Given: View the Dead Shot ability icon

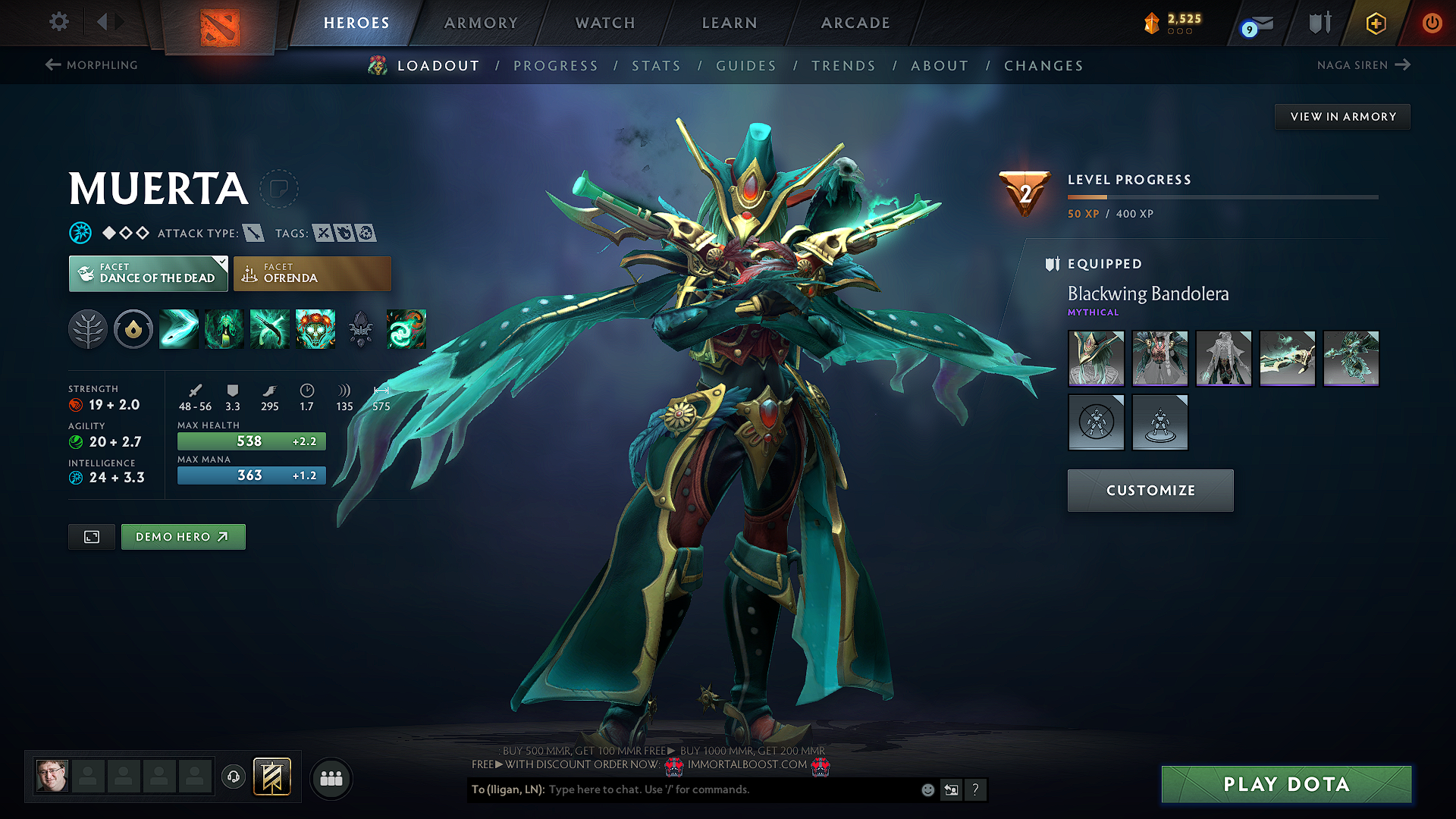Looking at the screenshot, I should 178,329.
